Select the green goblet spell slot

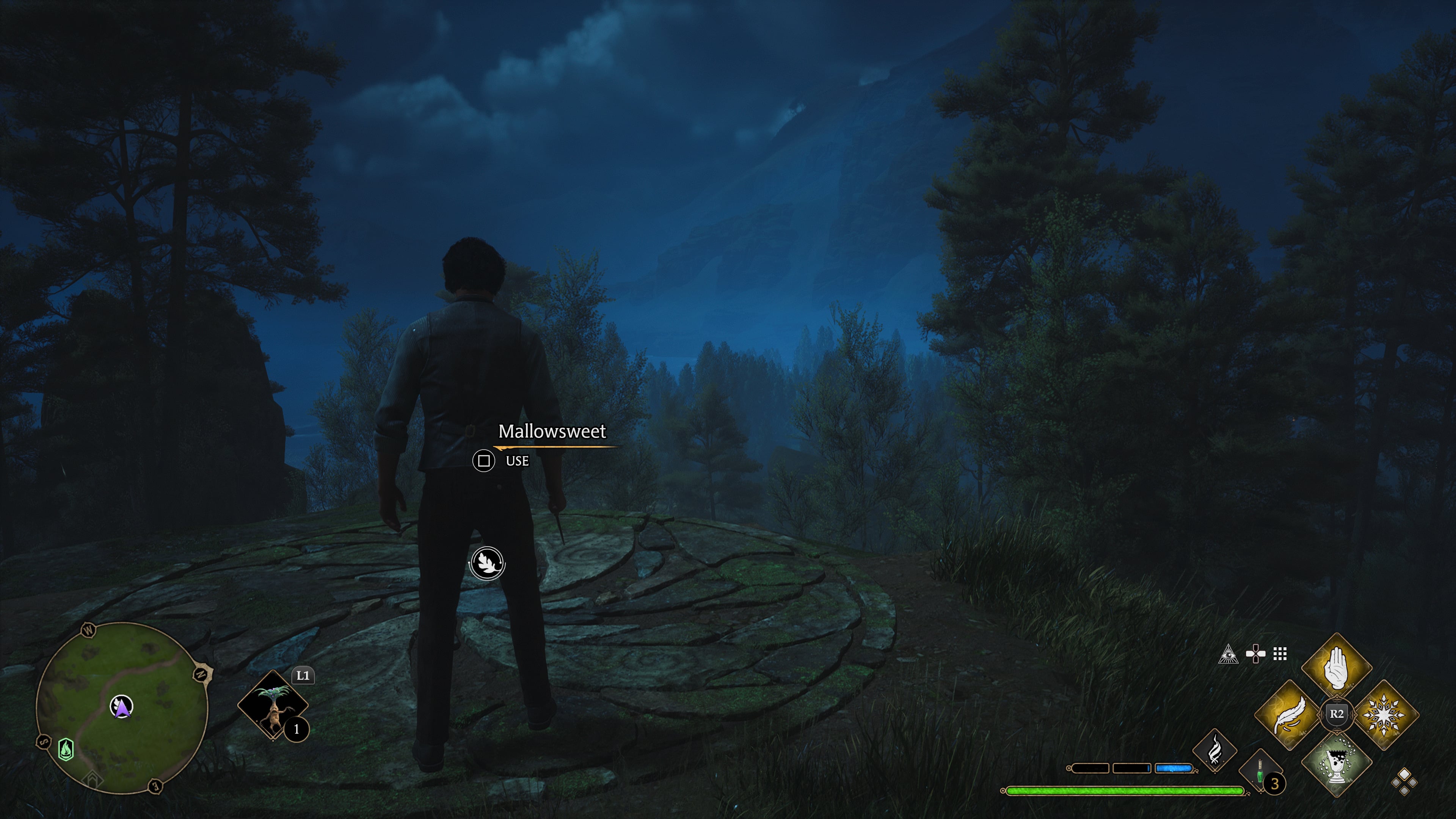tap(1336, 762)
